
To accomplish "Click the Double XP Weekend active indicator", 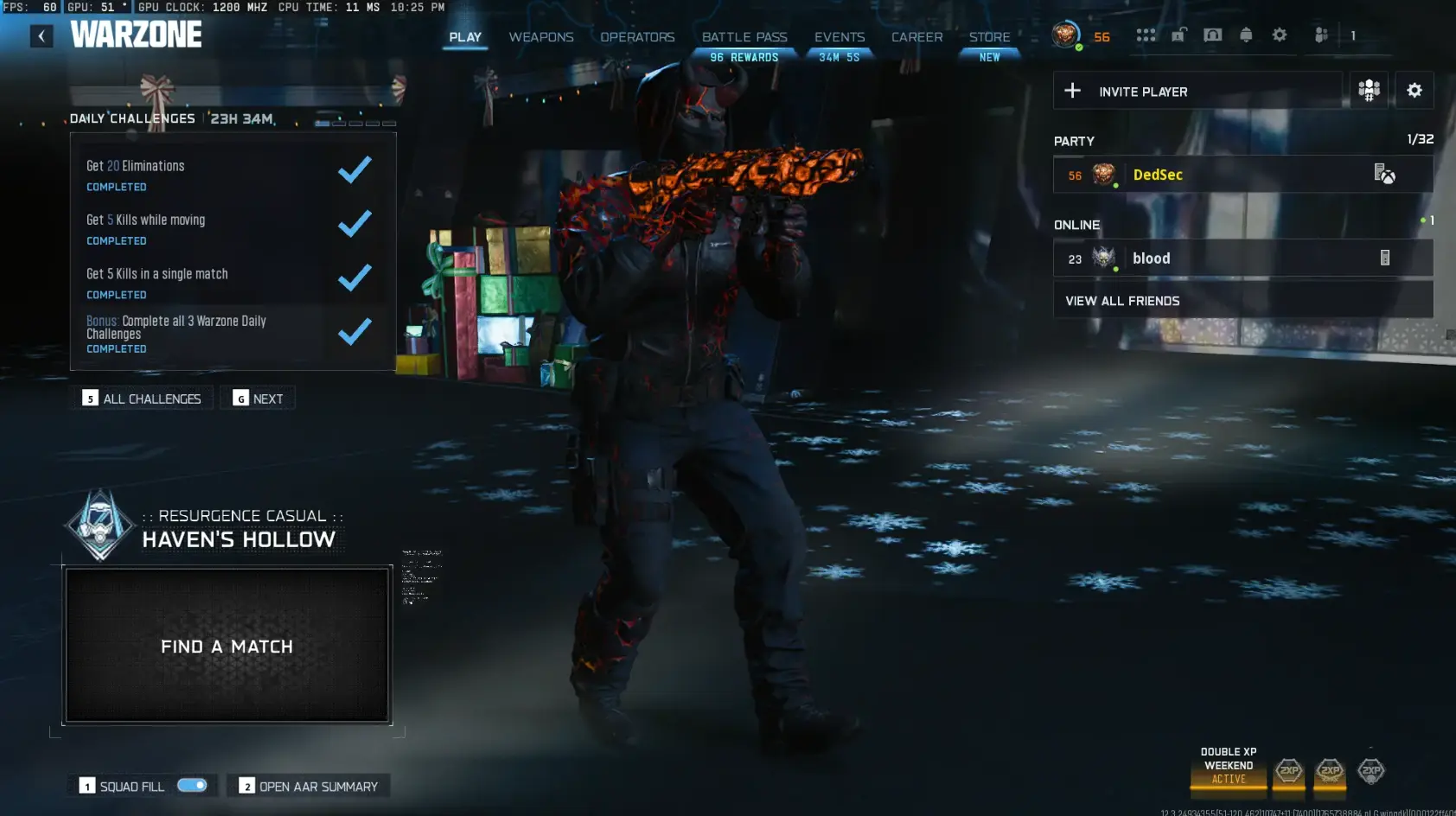I will coord(1228,765).
